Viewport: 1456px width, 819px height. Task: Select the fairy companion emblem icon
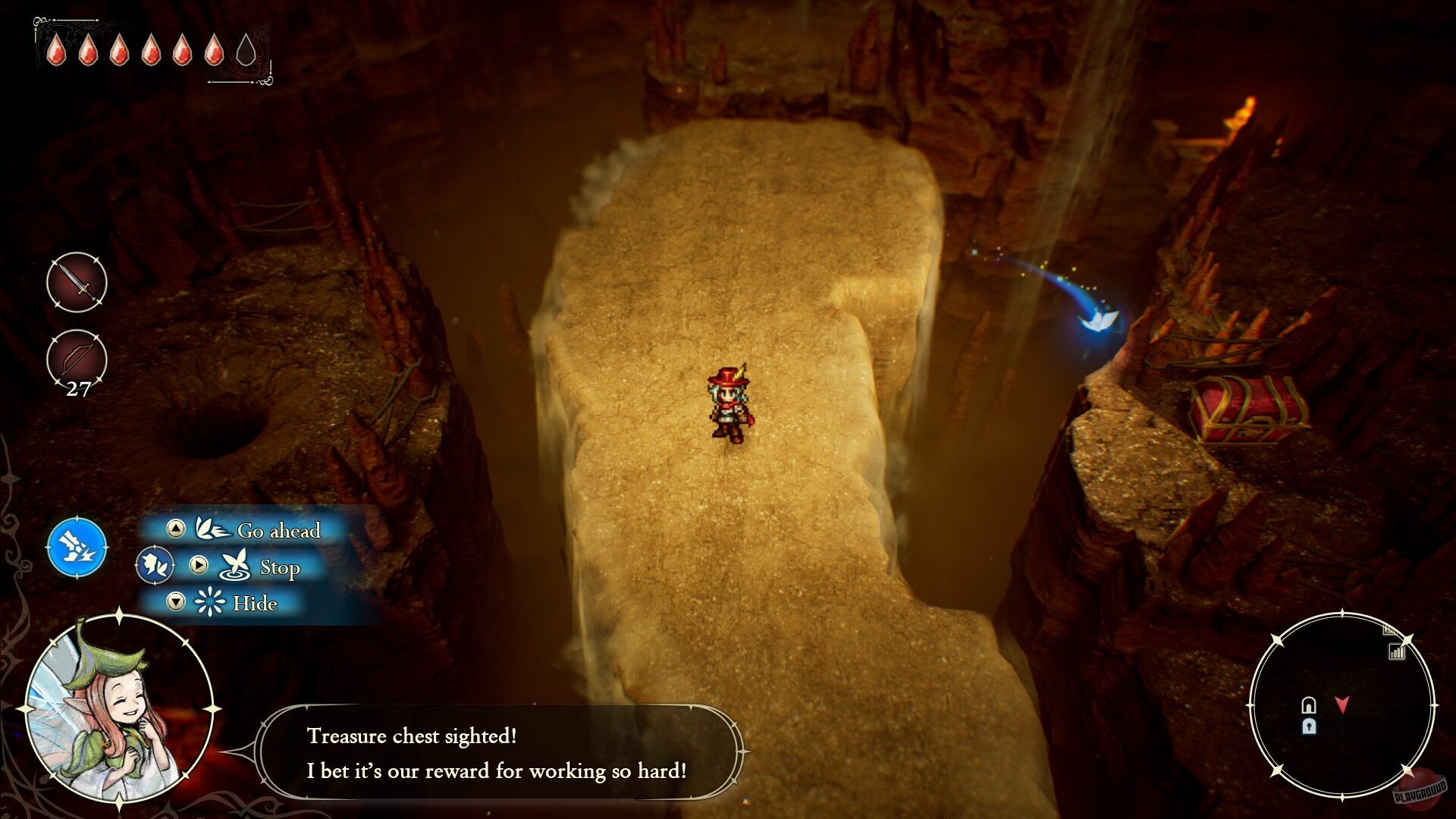(155, 566)
